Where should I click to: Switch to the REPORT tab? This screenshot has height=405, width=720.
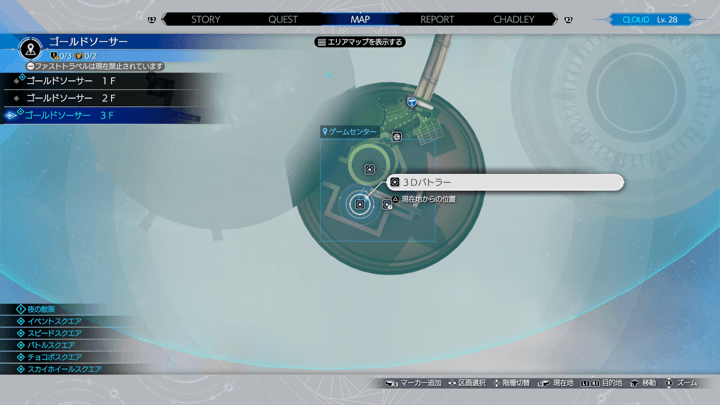(x=437, y=19)
